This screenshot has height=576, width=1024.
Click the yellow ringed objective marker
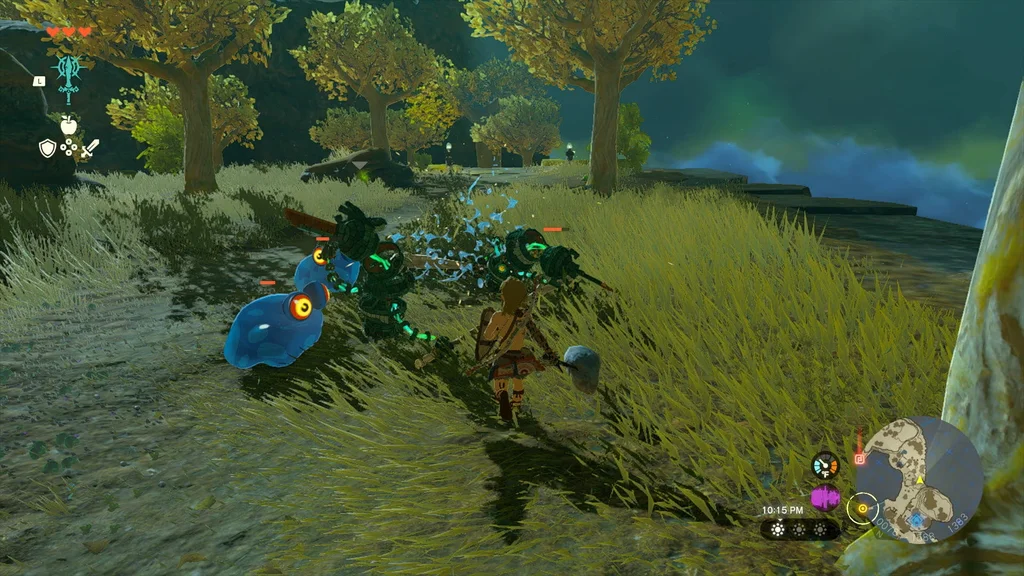pyautogui.click(x=862, y=509)
